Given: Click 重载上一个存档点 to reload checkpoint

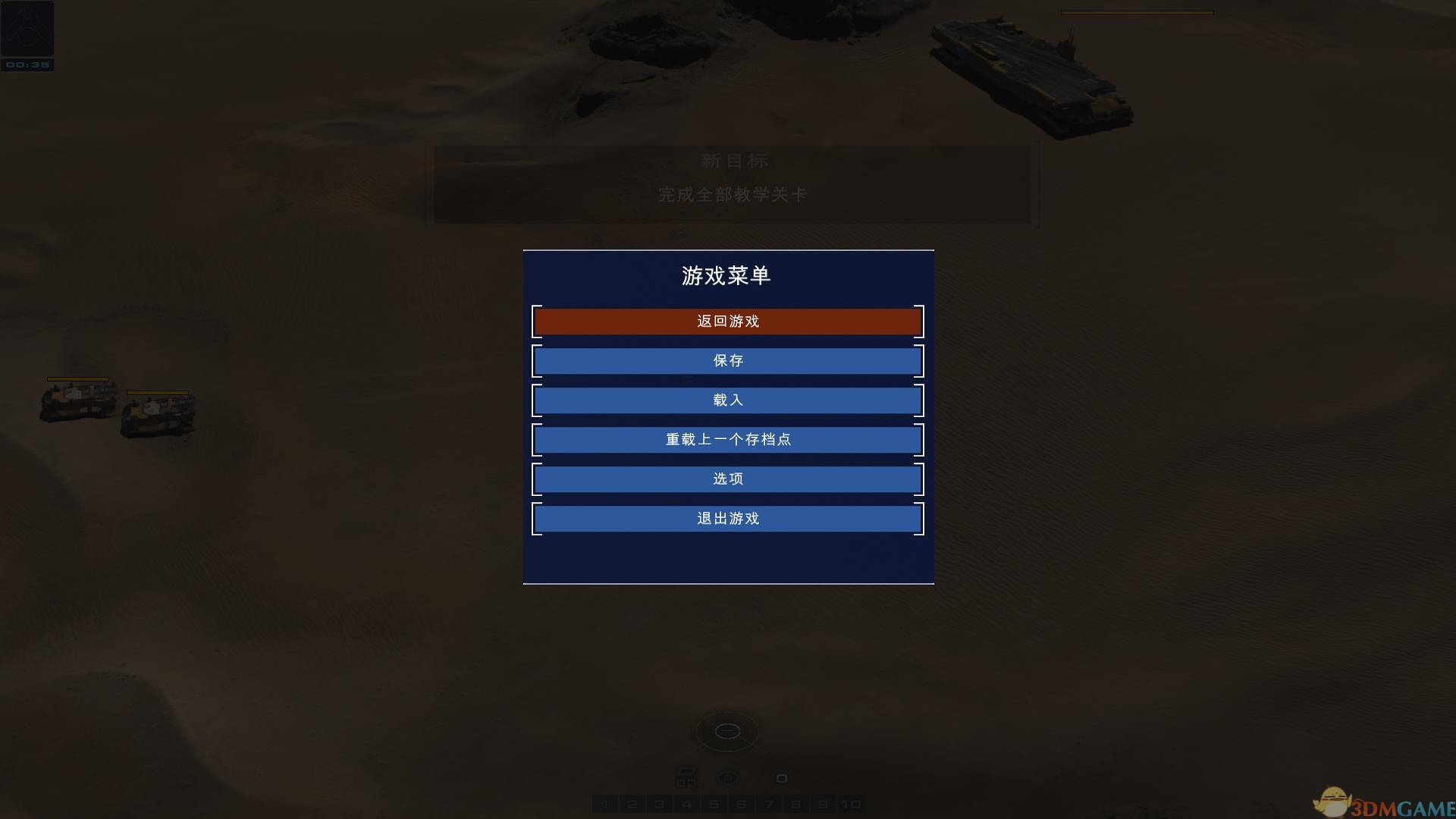Looking at the screenshot, I should 728,439.
